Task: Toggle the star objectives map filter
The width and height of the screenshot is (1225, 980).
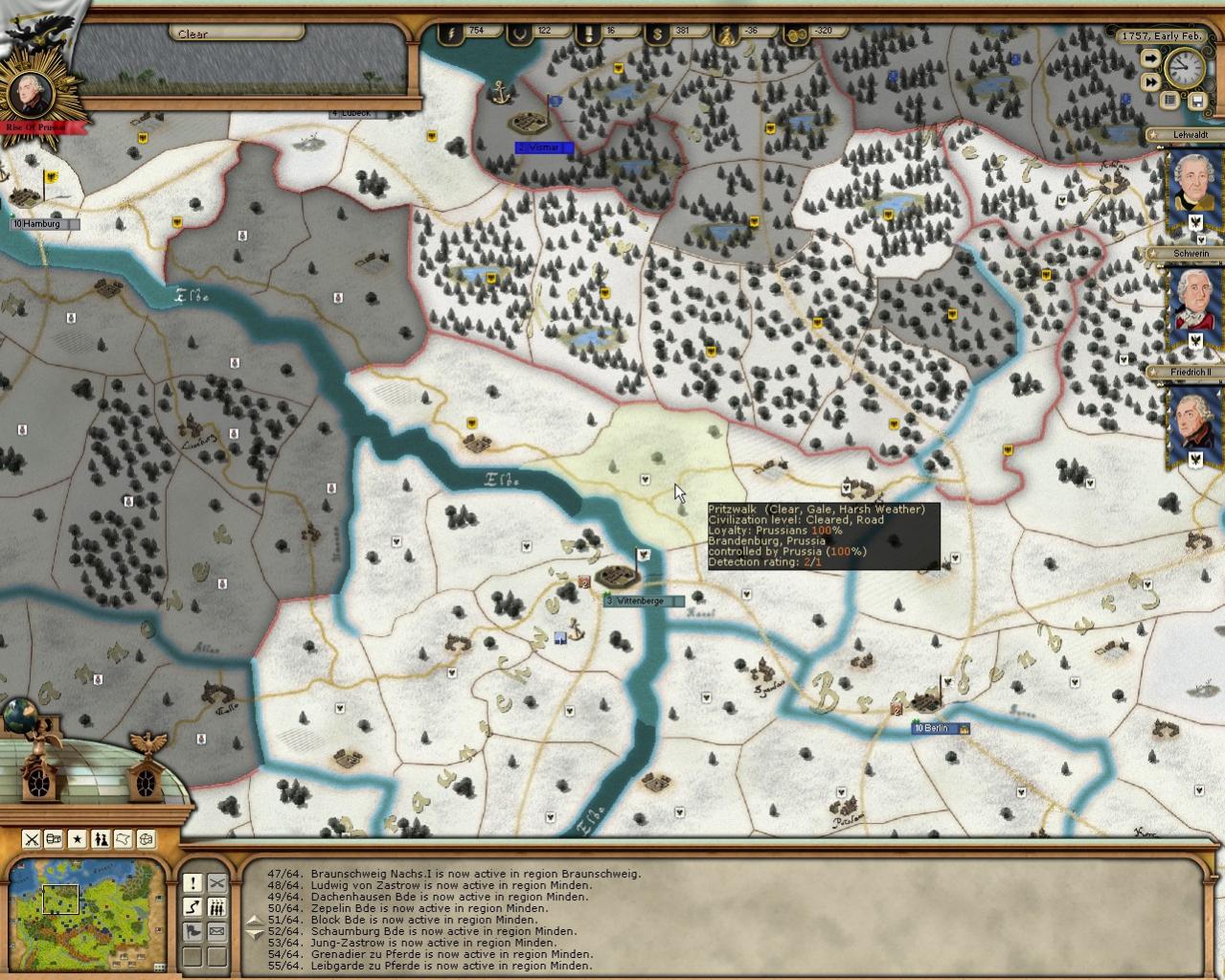Action: click(78, 839)
